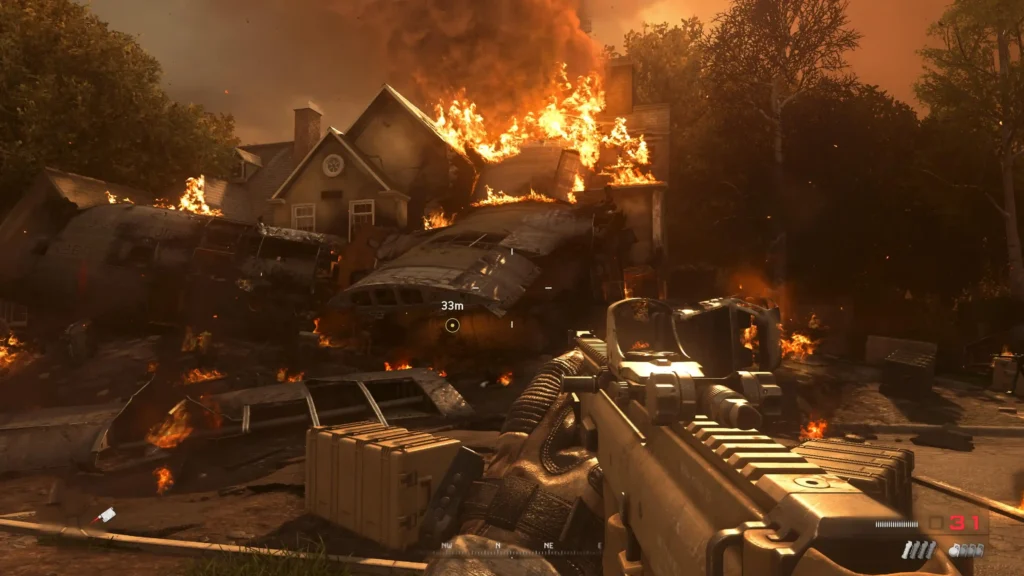The height and width of the screenshot is (576, 1024).
Task: Select the frag grenade icons
Action: pyautogui.click(x=965, y=550)
